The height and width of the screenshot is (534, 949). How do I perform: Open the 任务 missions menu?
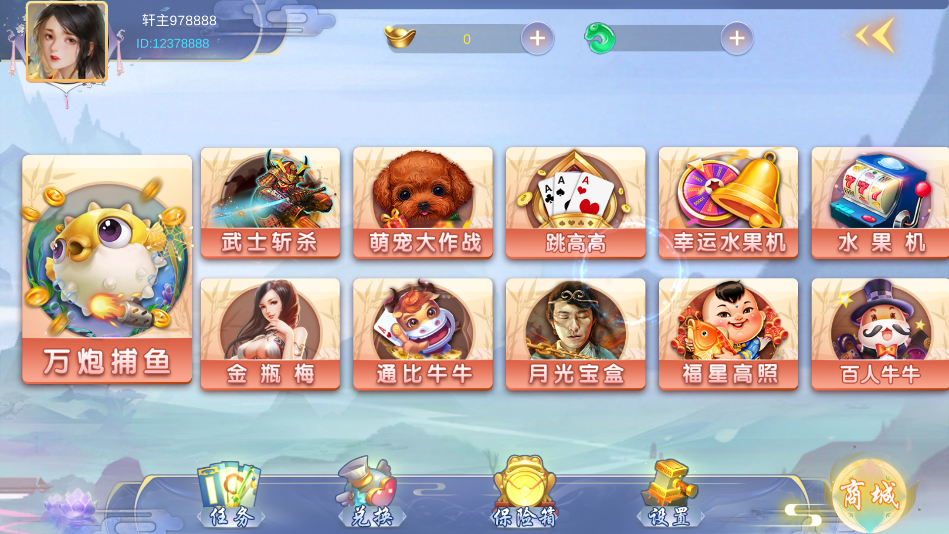point(231,495)
